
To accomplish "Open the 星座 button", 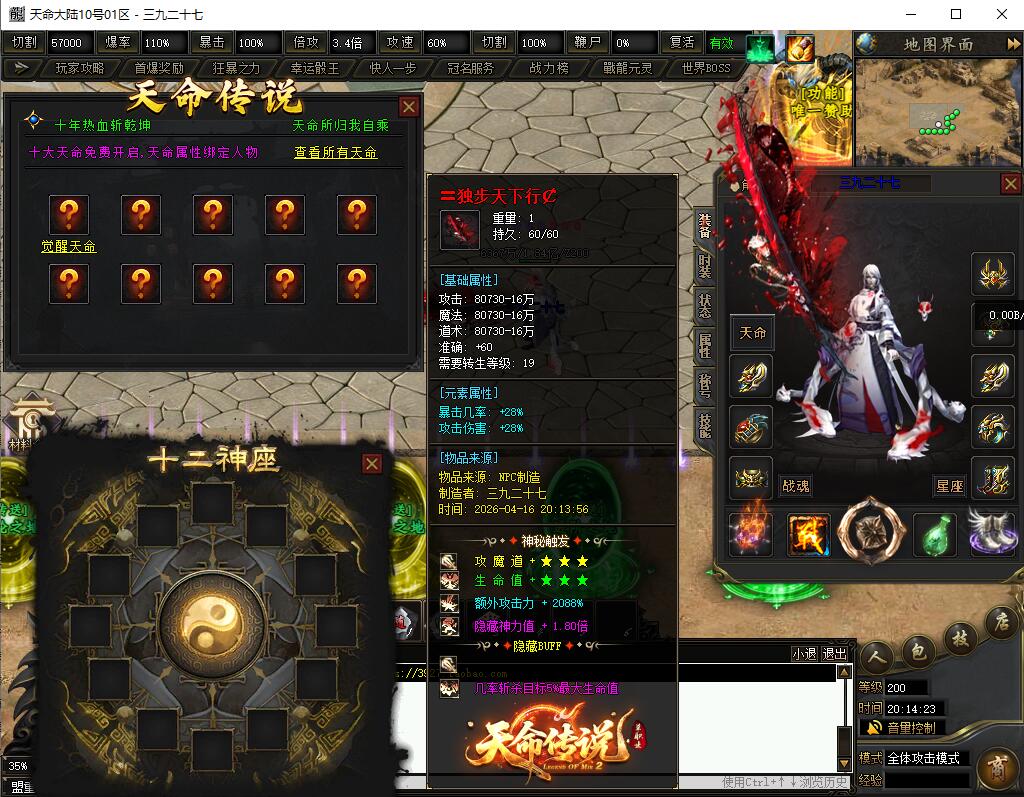I will point(949,486).
